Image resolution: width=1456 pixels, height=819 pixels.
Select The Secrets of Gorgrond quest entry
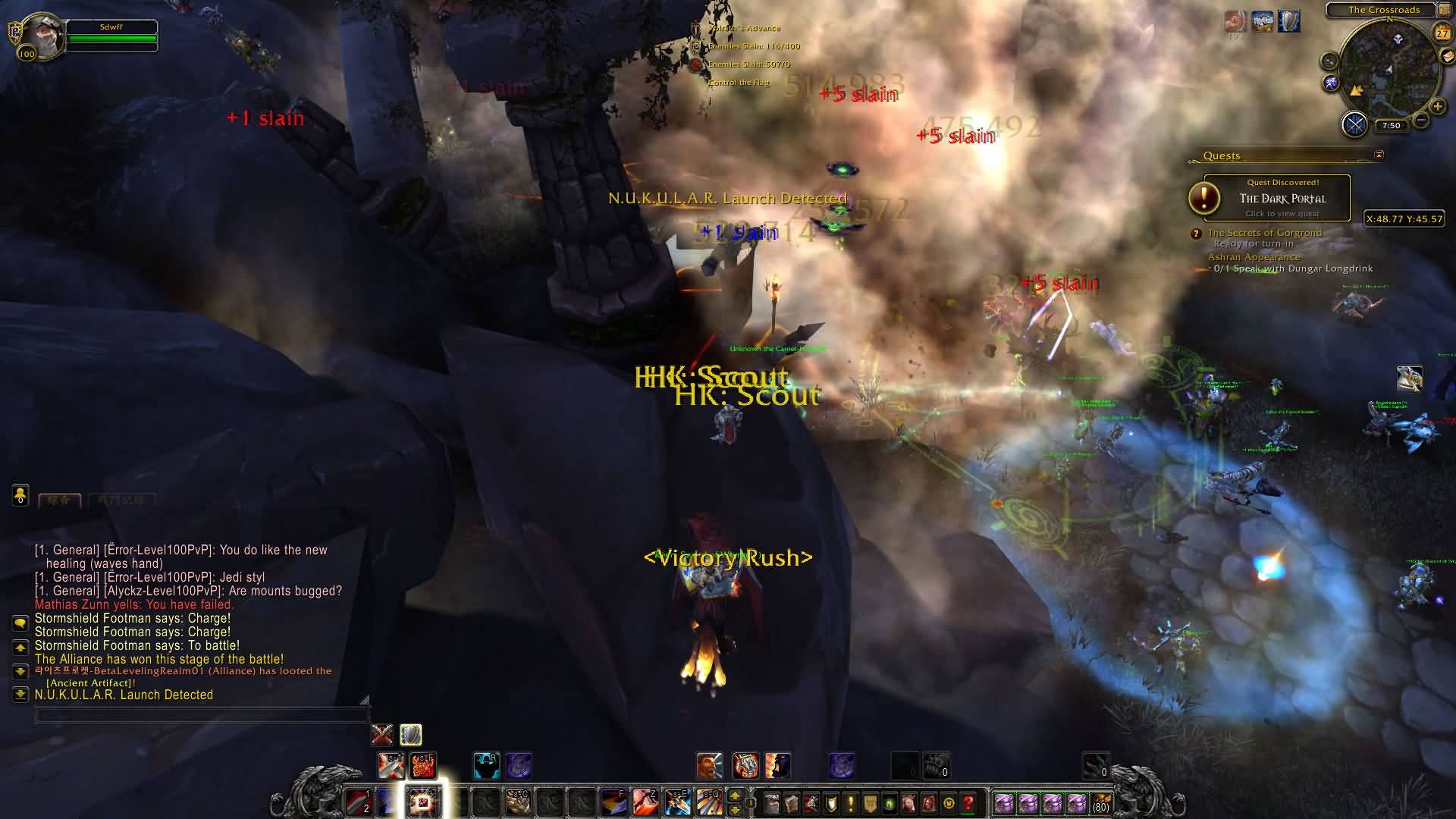coord(1264,233)
